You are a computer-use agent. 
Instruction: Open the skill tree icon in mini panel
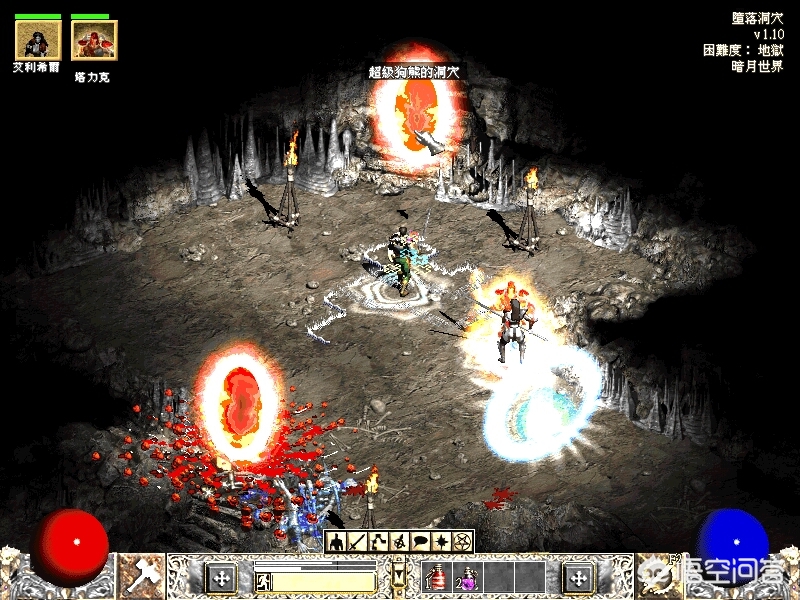pyautogui.click(x=379, y=542)
